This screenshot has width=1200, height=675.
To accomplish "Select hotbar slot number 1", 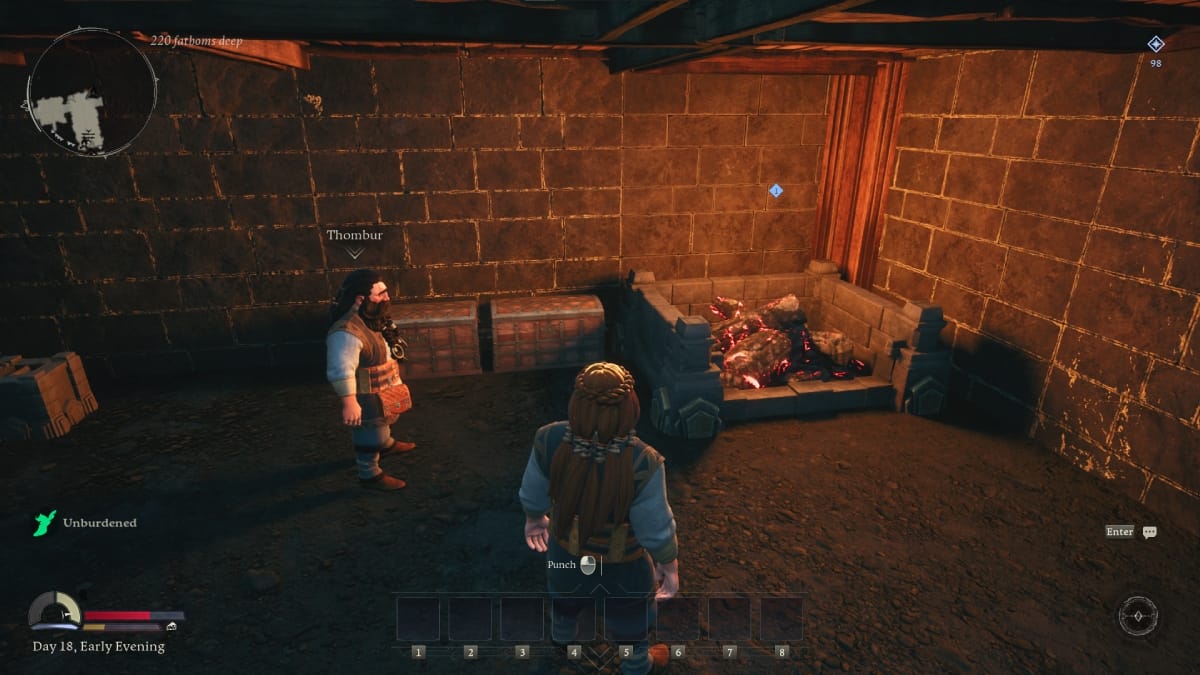I will pyautogui.click(x=418, y=619).
